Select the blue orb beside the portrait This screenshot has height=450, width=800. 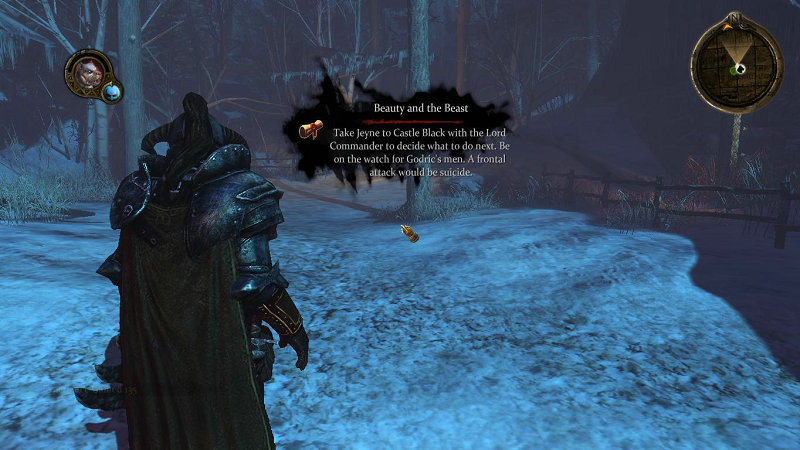[x=111, y=92]
